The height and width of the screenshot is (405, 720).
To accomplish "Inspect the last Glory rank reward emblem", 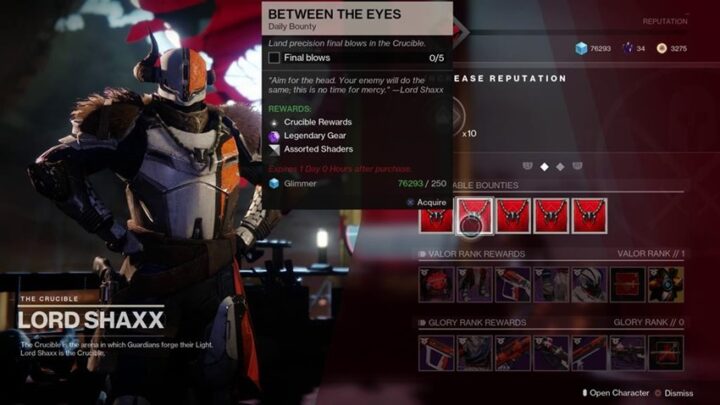I will 665,352.
